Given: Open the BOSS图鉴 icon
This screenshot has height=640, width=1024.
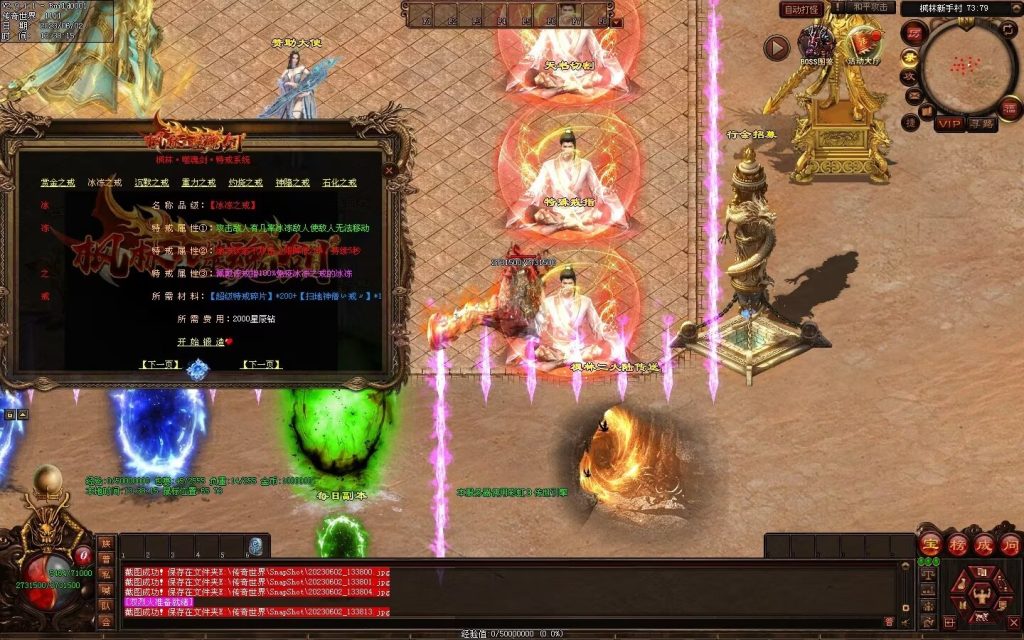Looking at the screenshot, I should coord(815,44).
